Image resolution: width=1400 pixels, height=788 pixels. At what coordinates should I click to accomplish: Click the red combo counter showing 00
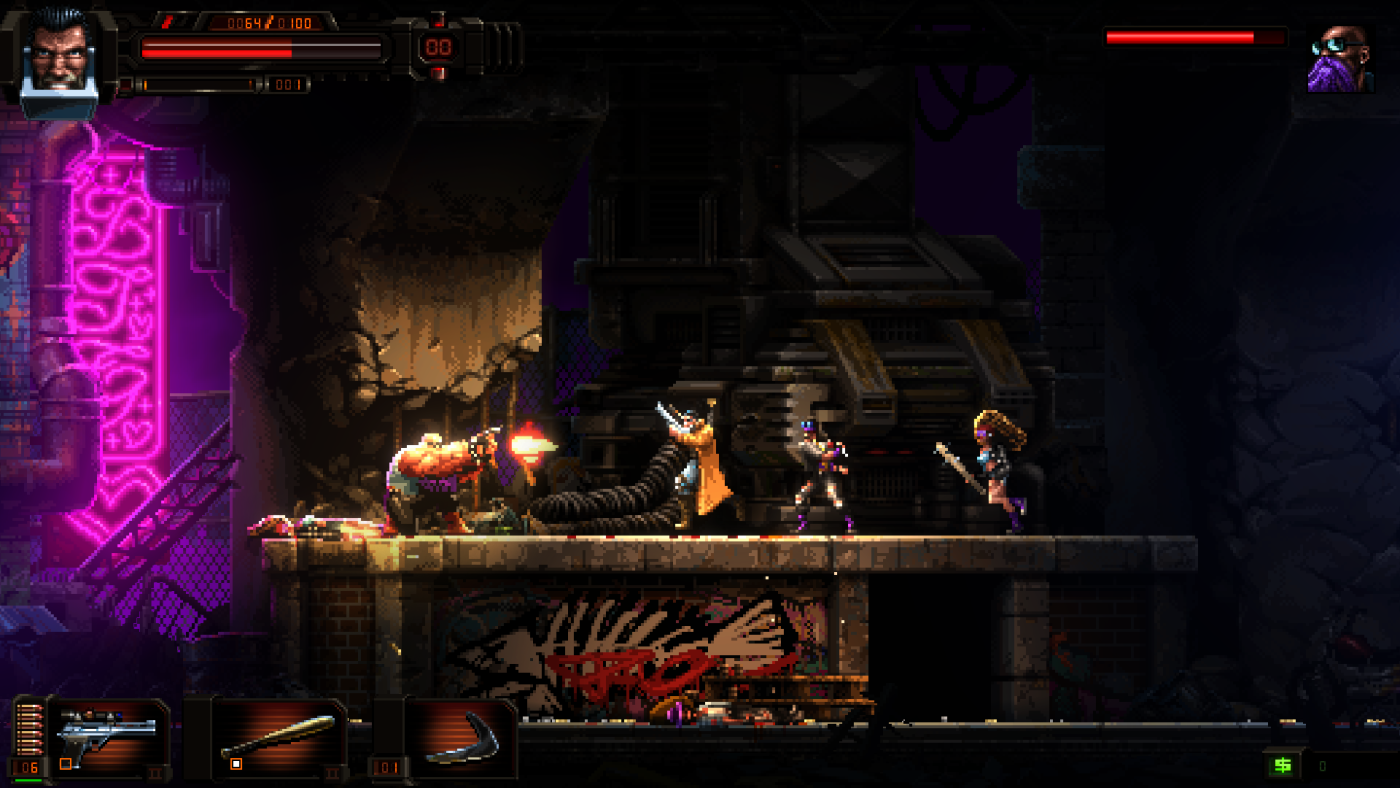439,48
